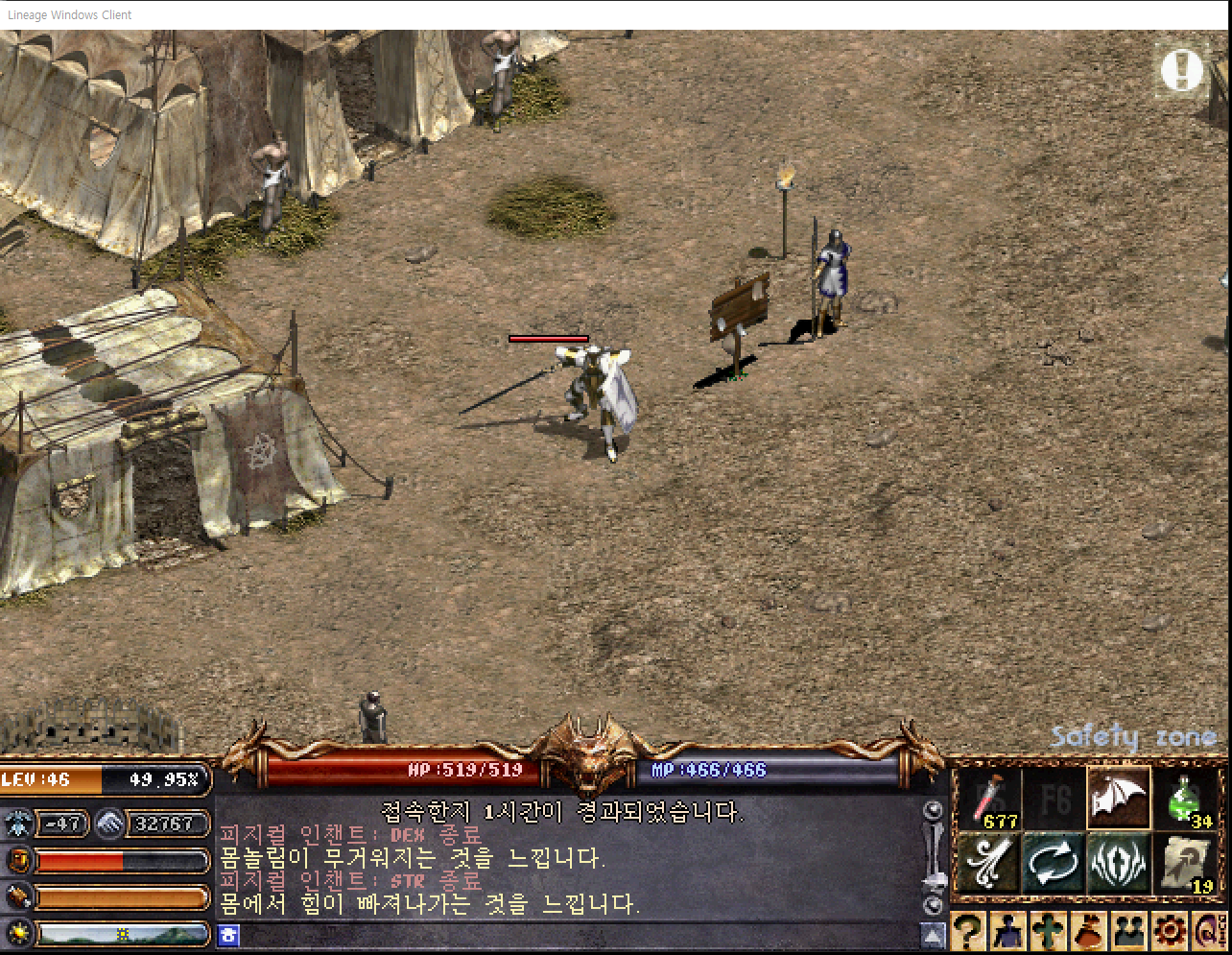Activate the spiked emblem skill icon
Image resolution: width=1232 pixels, height=955 pixels.
tap(1119, 863)
